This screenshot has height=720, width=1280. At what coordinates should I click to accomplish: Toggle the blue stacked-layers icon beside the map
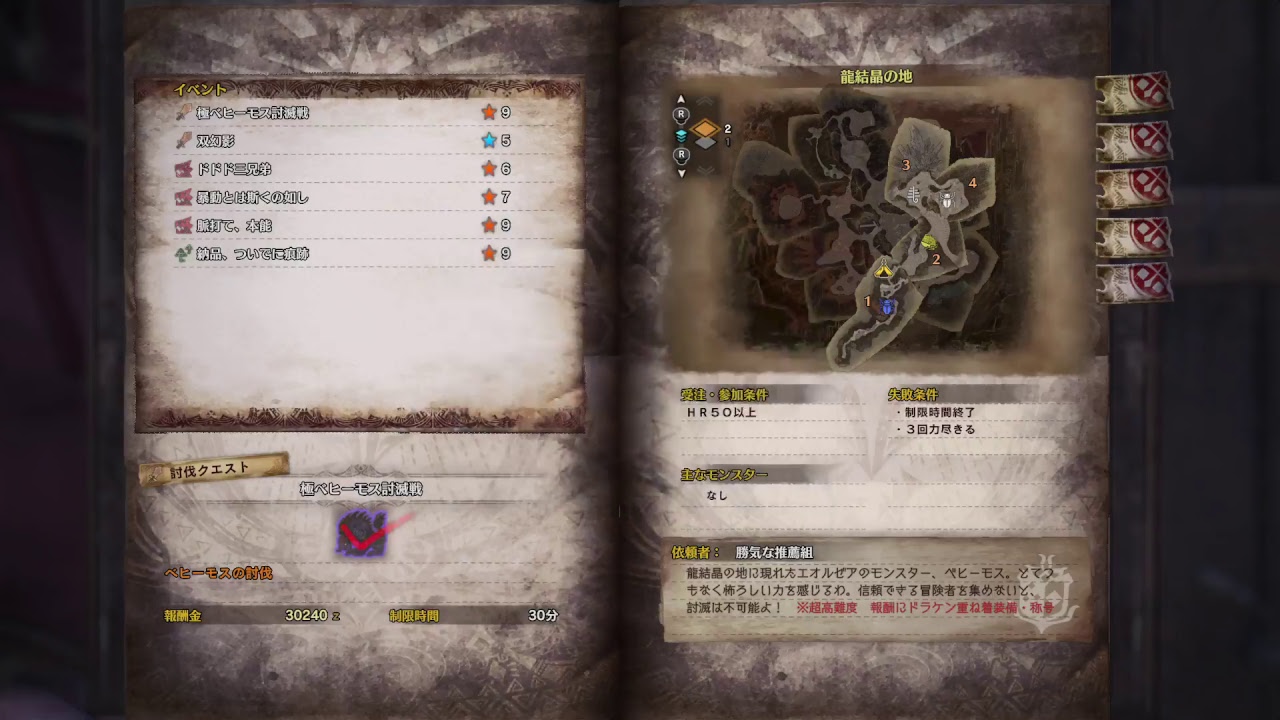point(682,135)
